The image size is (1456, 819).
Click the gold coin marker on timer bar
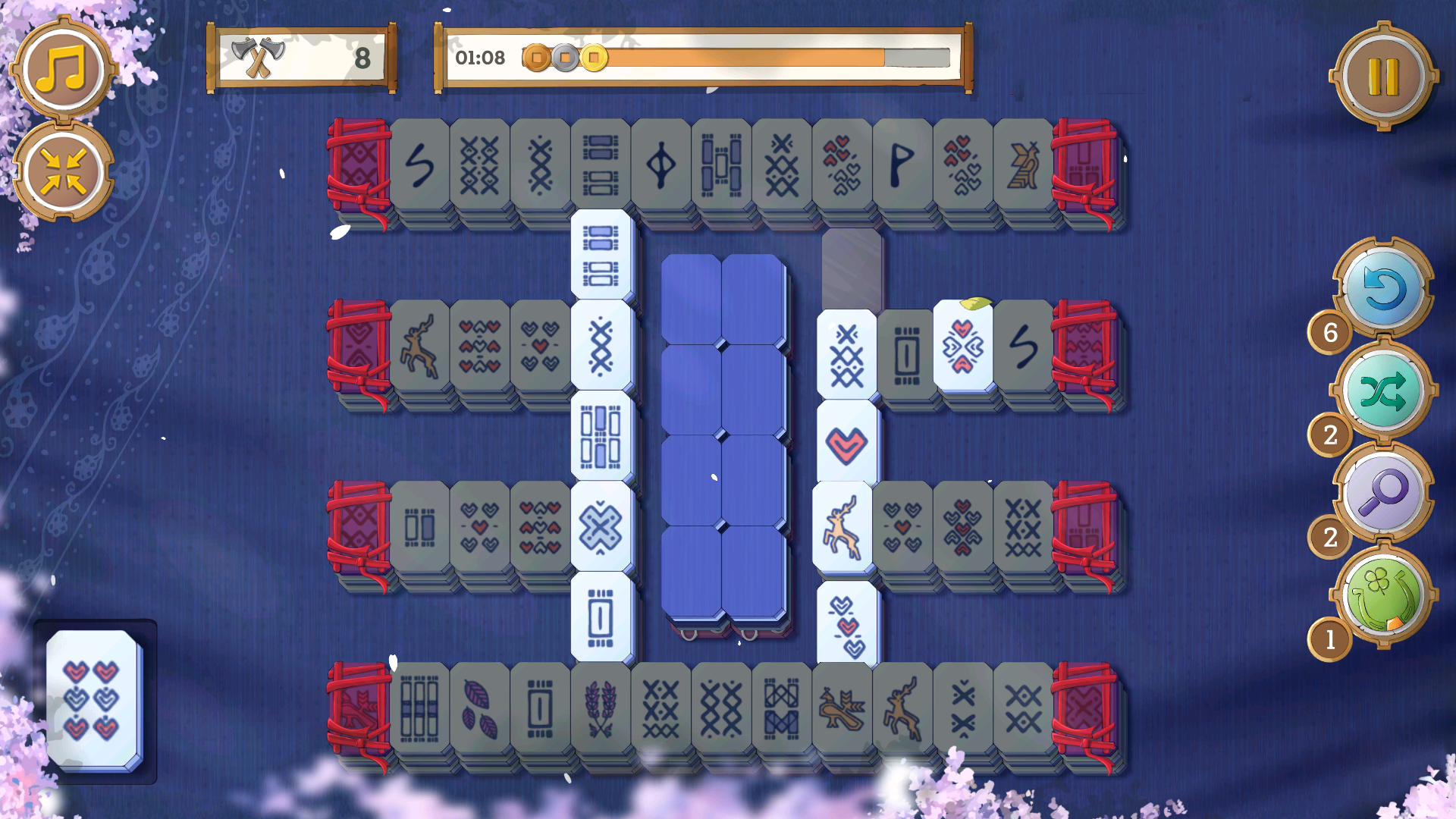(x=595, y=55)
